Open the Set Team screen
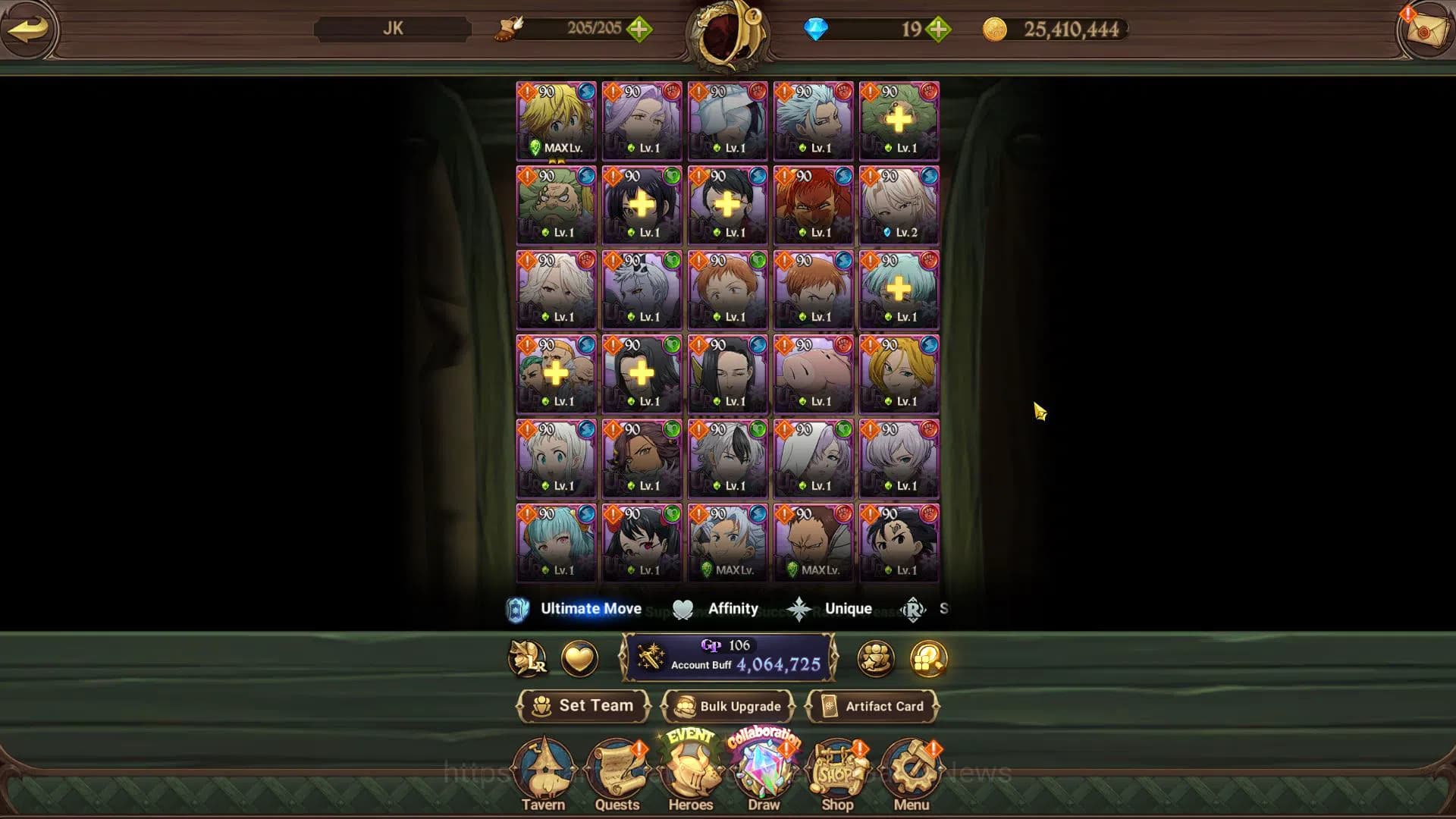The image size is (1456, 819). [x=583, y=706]
